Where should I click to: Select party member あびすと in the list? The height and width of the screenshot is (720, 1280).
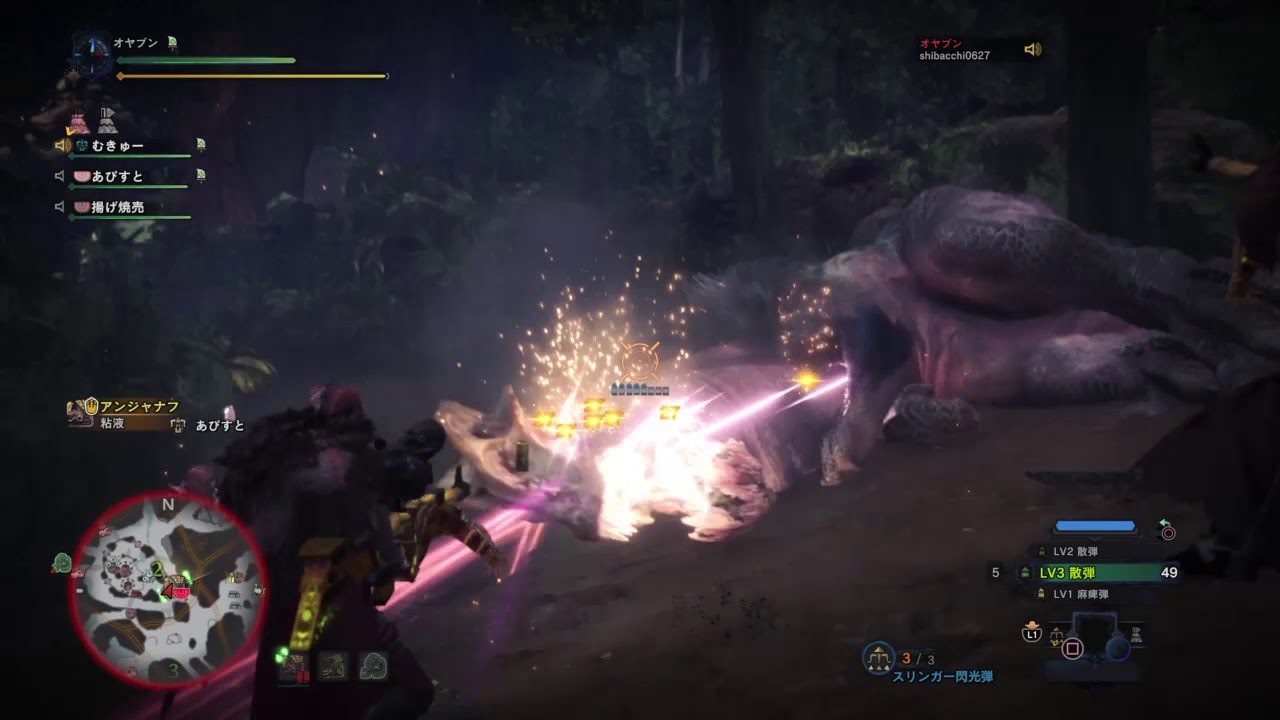(x=118, y=177)
